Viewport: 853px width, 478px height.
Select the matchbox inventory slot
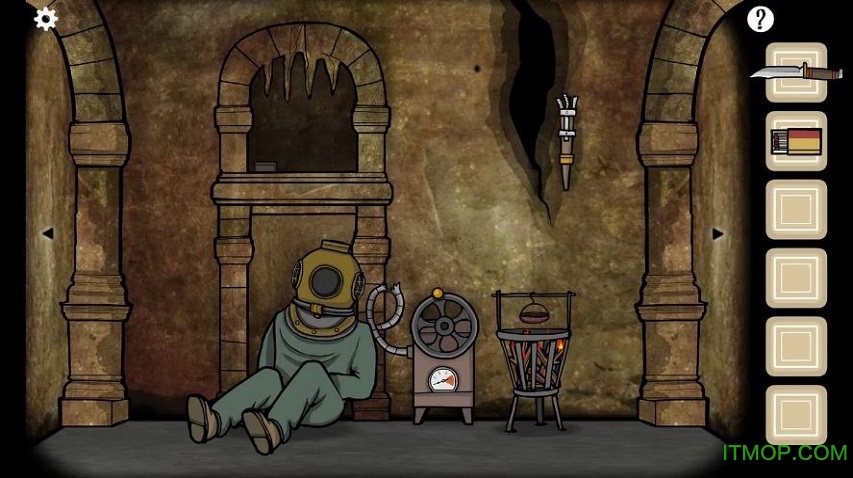coord(796,140)
